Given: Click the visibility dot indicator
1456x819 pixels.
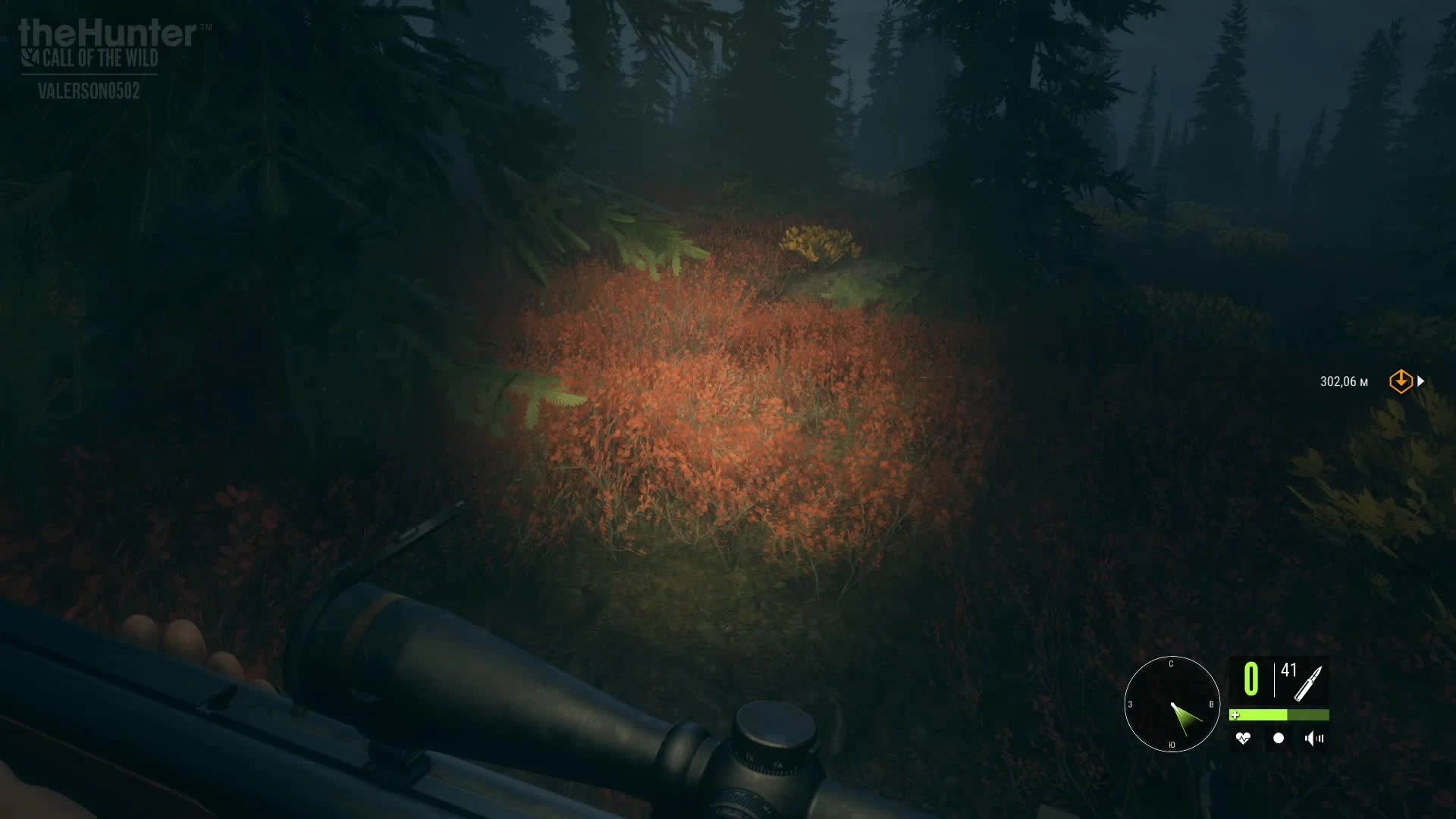Looking at the screenshot, I should click(x=1278, y=739).
